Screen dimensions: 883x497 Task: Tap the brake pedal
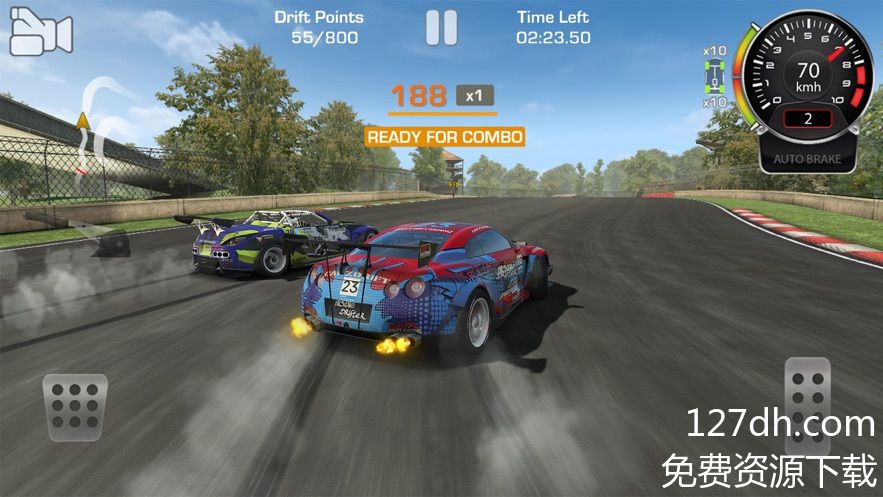click(x=76, y=408)
